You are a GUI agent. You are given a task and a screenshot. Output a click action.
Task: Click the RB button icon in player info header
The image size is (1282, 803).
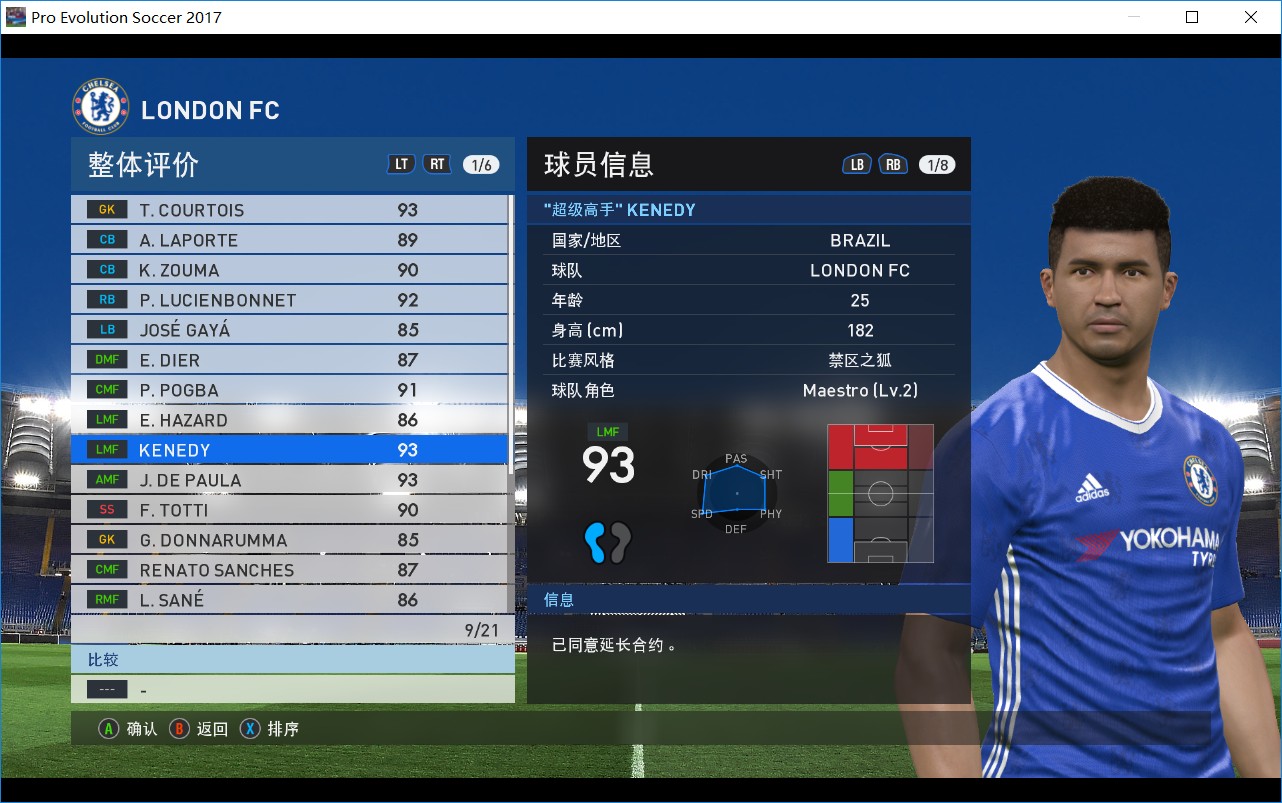(893, 163)
